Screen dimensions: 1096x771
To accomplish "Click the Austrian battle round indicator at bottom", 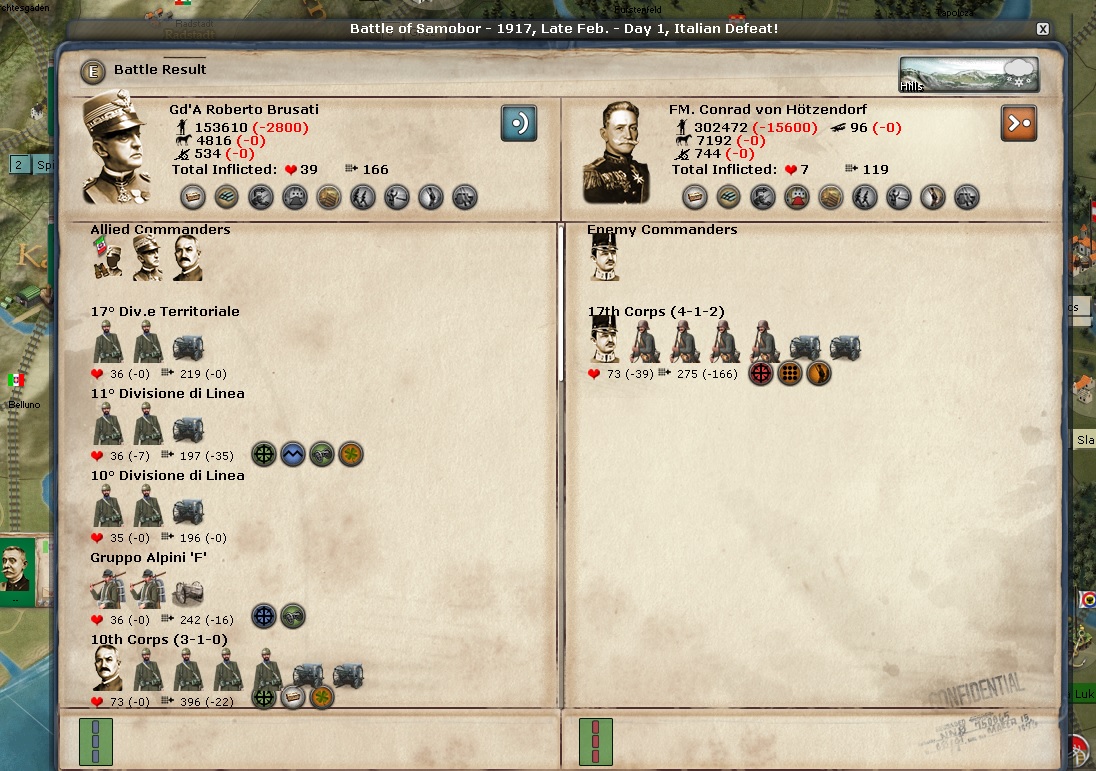I will [x=596, y=742].
